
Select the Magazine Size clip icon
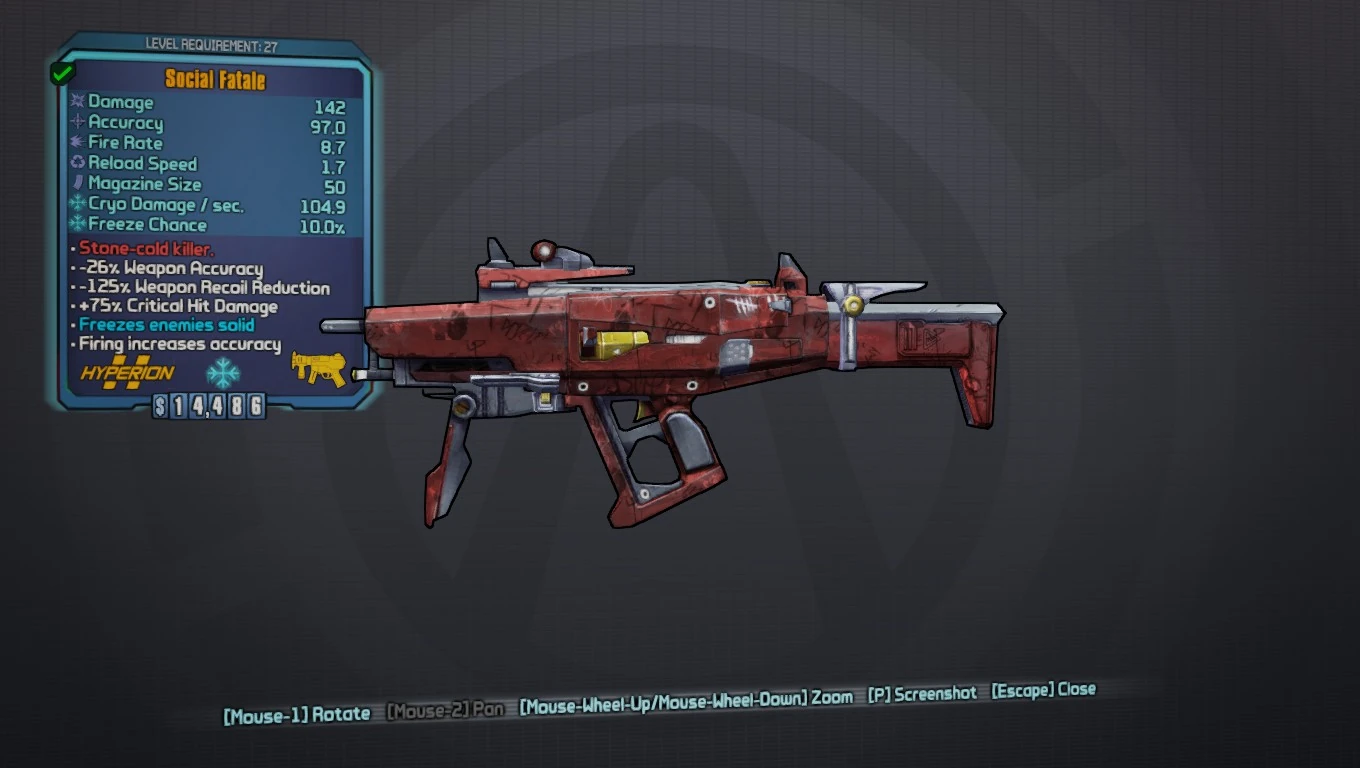pos(76,184)
